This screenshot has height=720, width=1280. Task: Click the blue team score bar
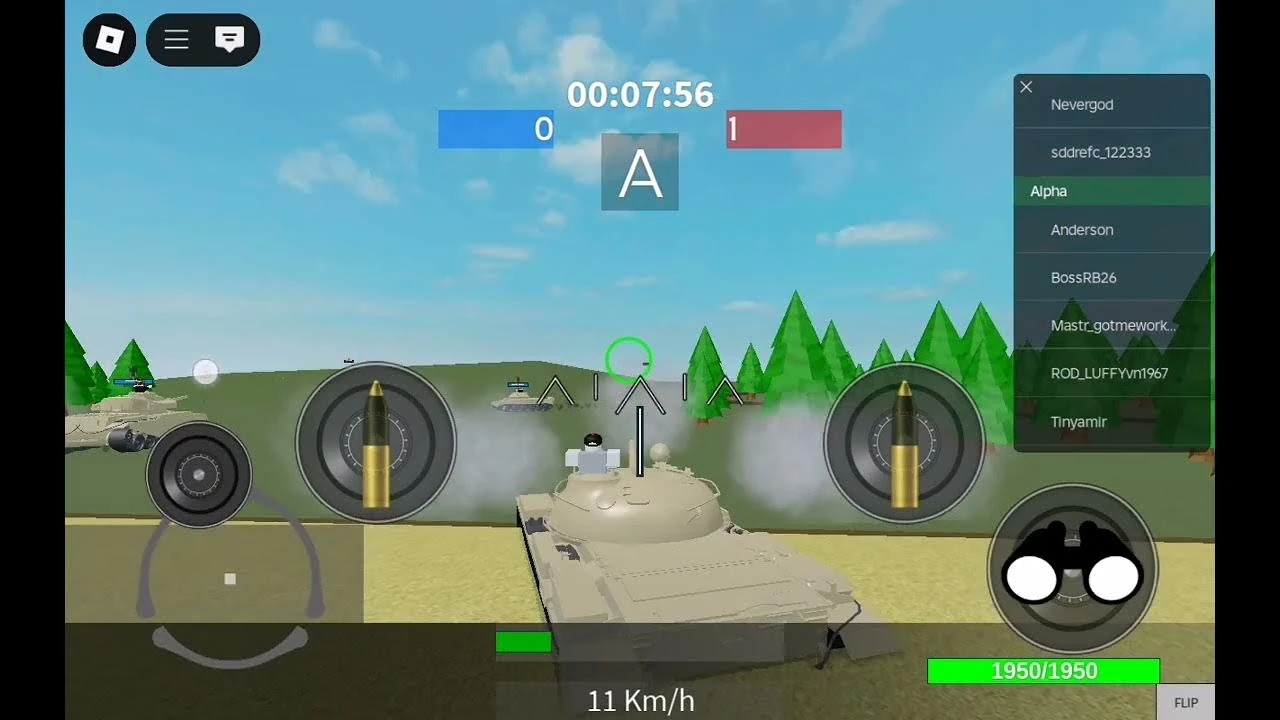pos(496,128)
